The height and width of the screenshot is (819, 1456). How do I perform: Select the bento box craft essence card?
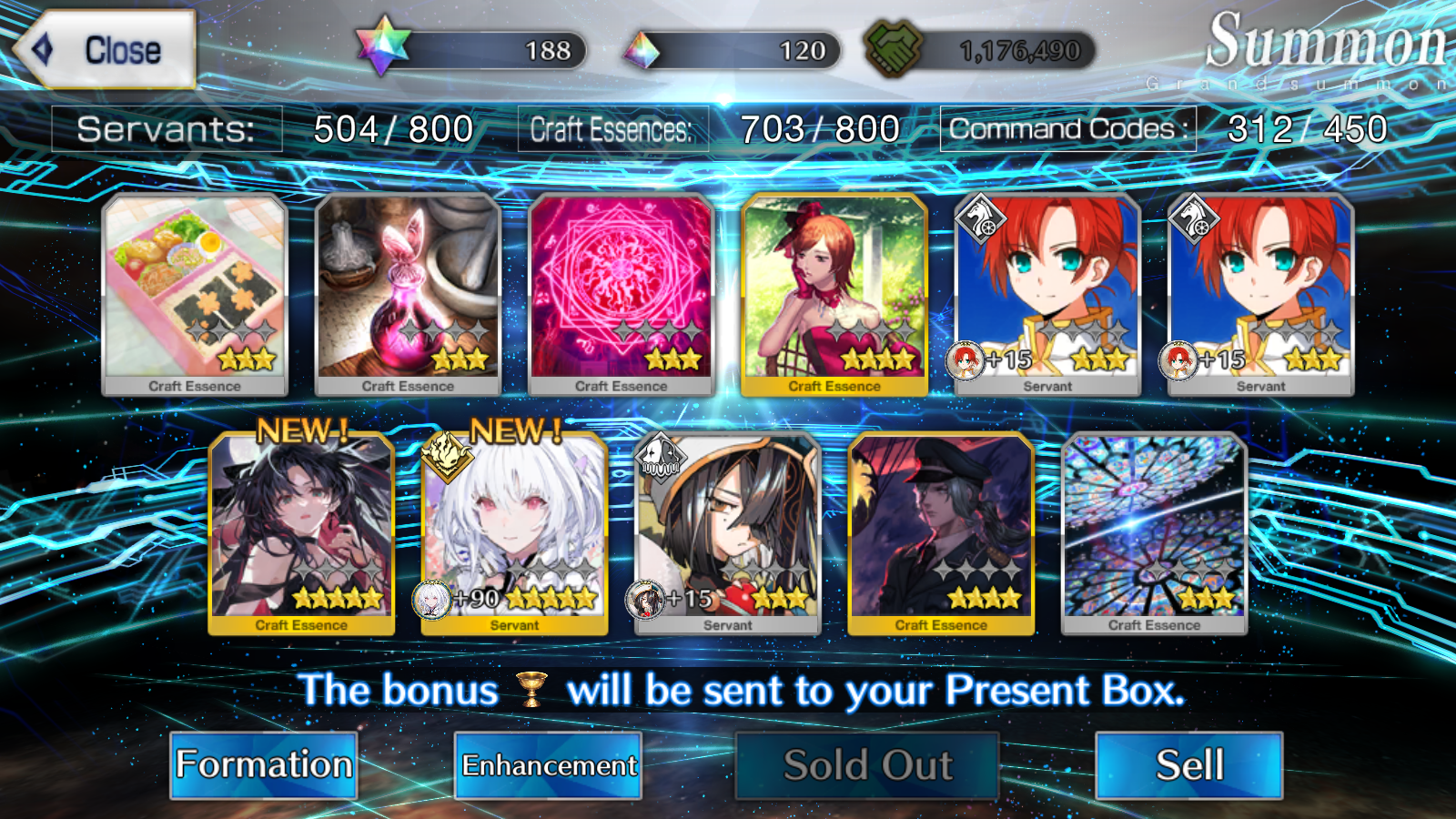pyautogui.click(x=195, y=293)
